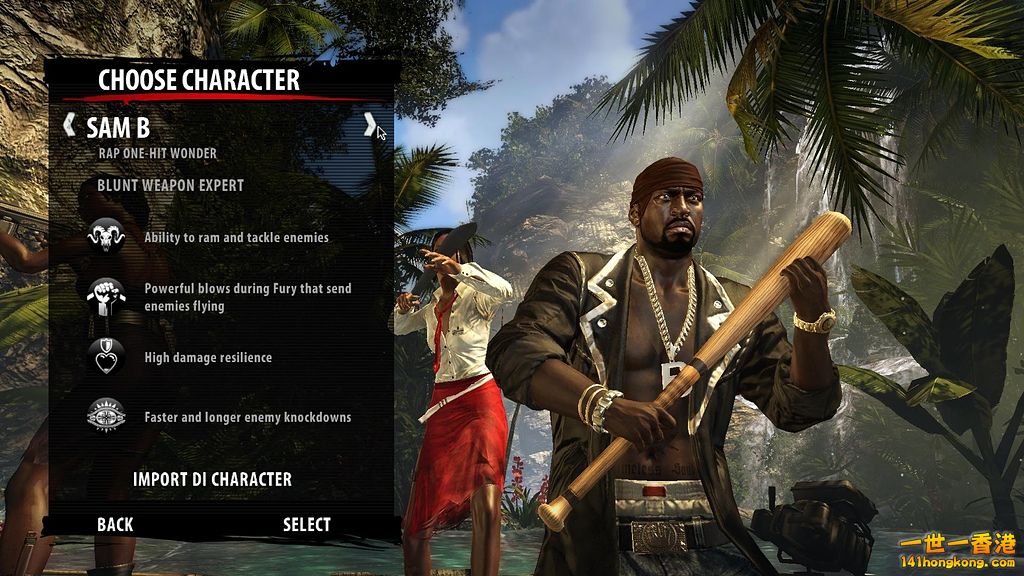Click the Import DI Character option

point(212,479)
